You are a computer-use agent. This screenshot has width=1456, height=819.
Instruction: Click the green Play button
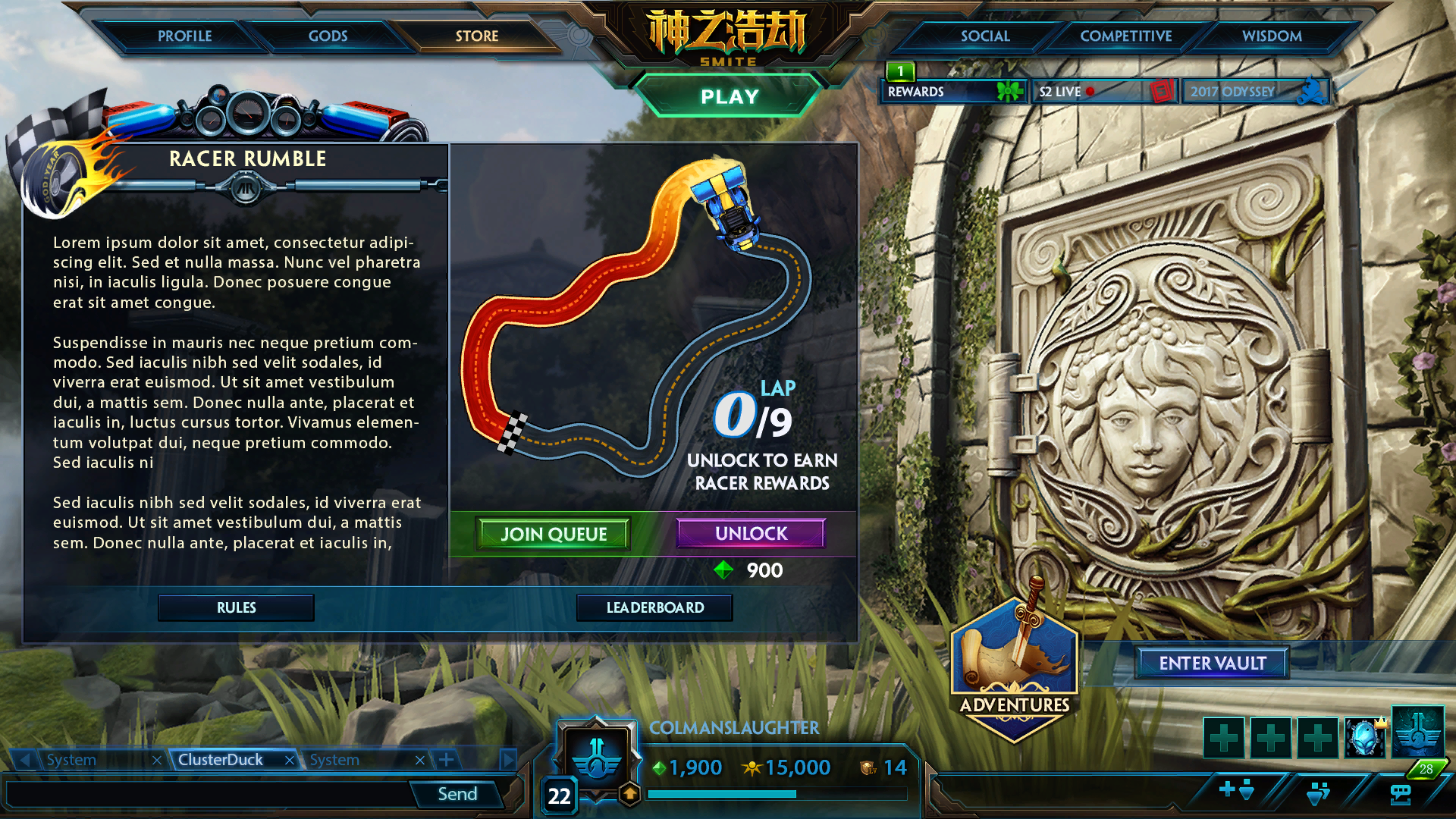tap(729, 96)
